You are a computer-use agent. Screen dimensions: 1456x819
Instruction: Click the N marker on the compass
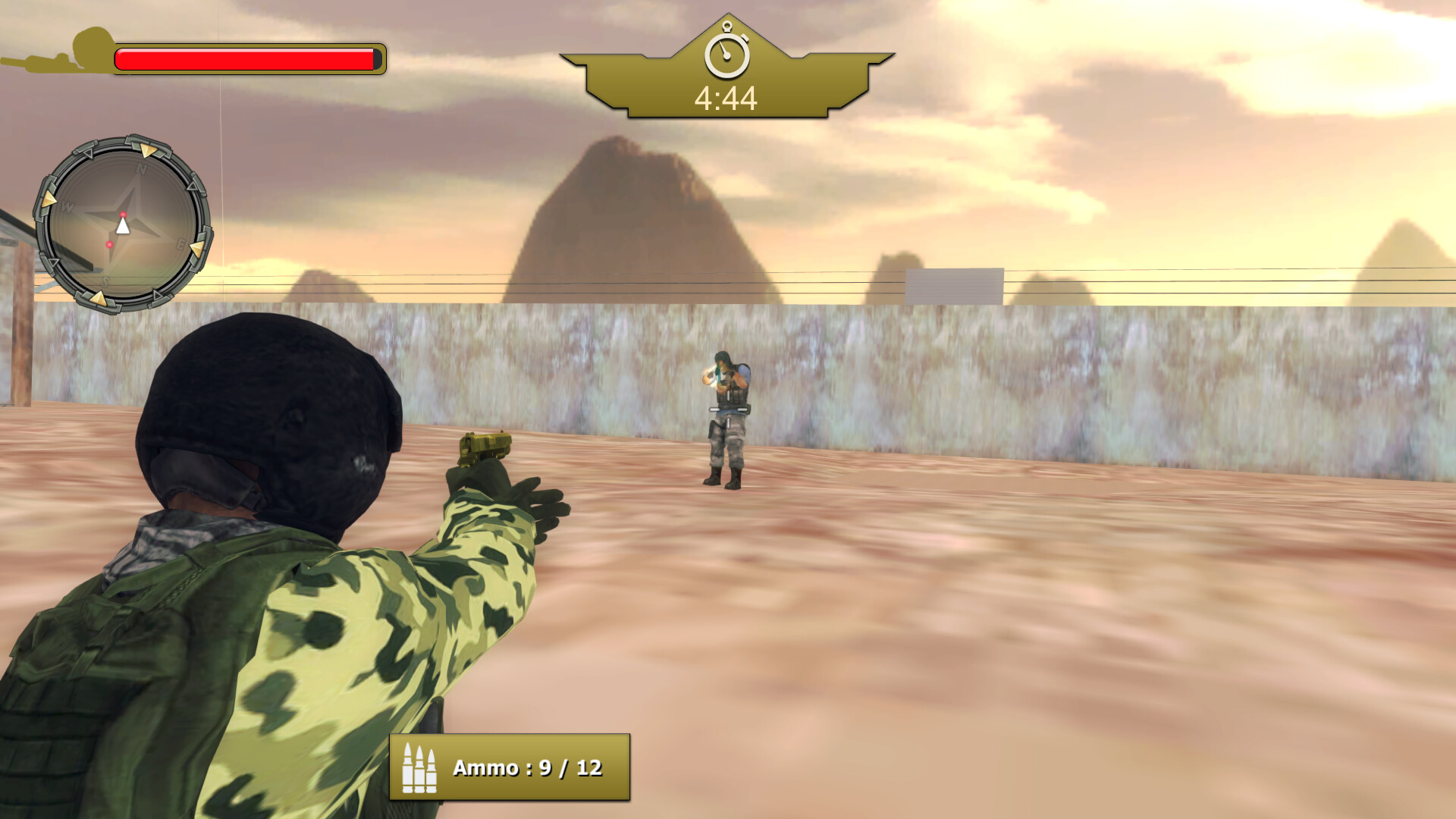[x=141, y=168]
